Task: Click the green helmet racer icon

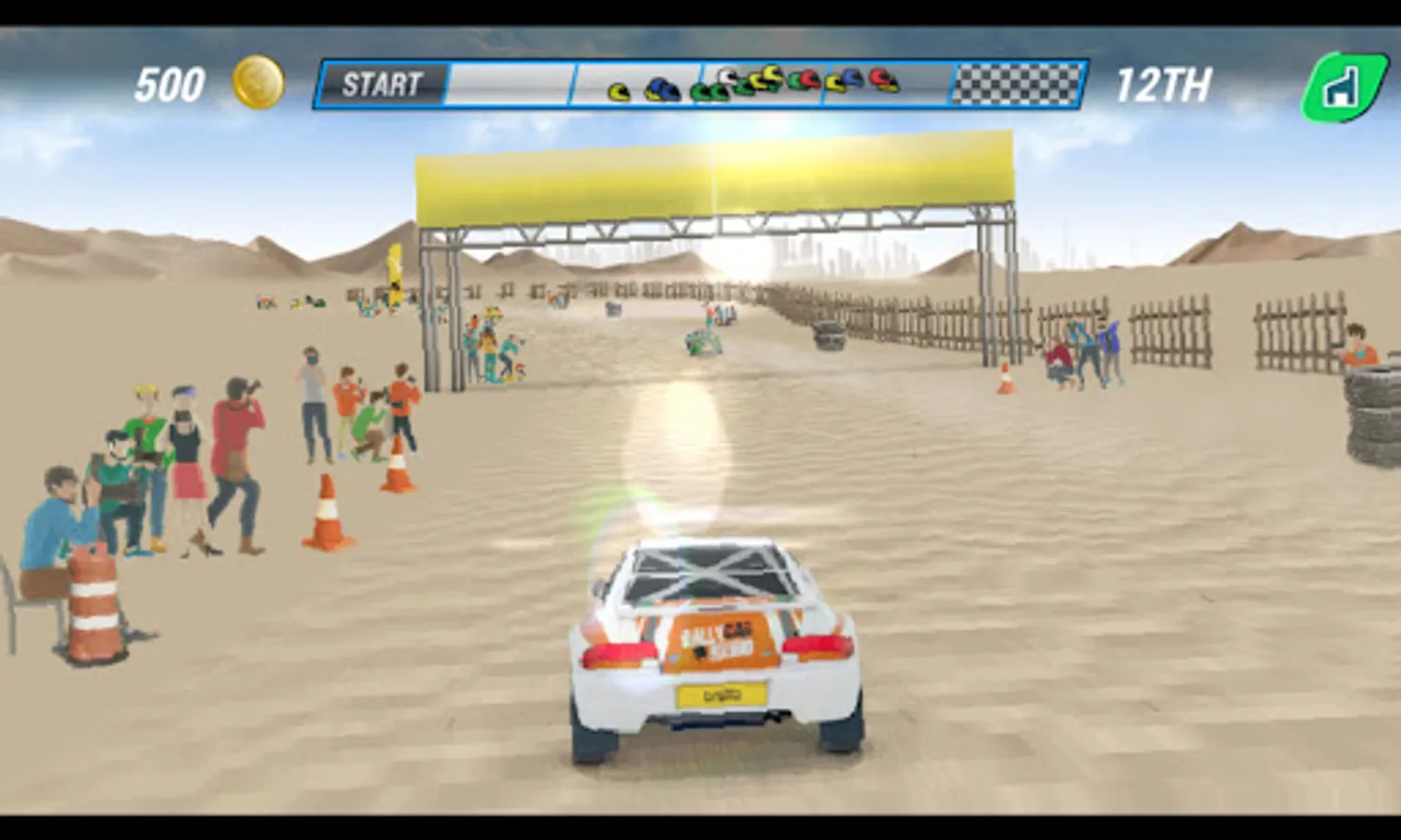Action: pyautogui.click(x=709, y=91)
